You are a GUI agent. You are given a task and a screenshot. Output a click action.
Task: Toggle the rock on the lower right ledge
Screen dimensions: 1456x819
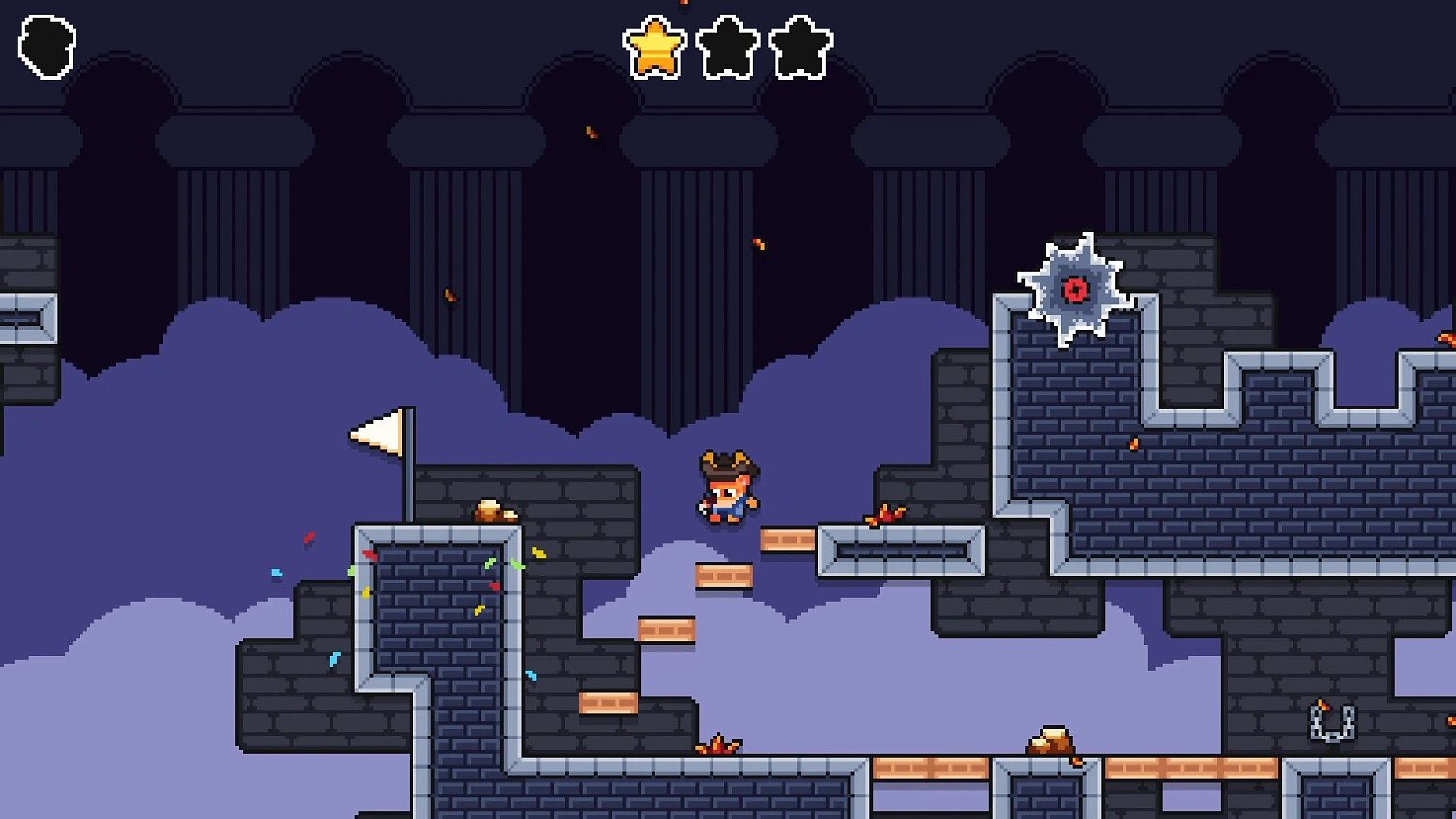pyautogui.click(x=1049, y=739)
